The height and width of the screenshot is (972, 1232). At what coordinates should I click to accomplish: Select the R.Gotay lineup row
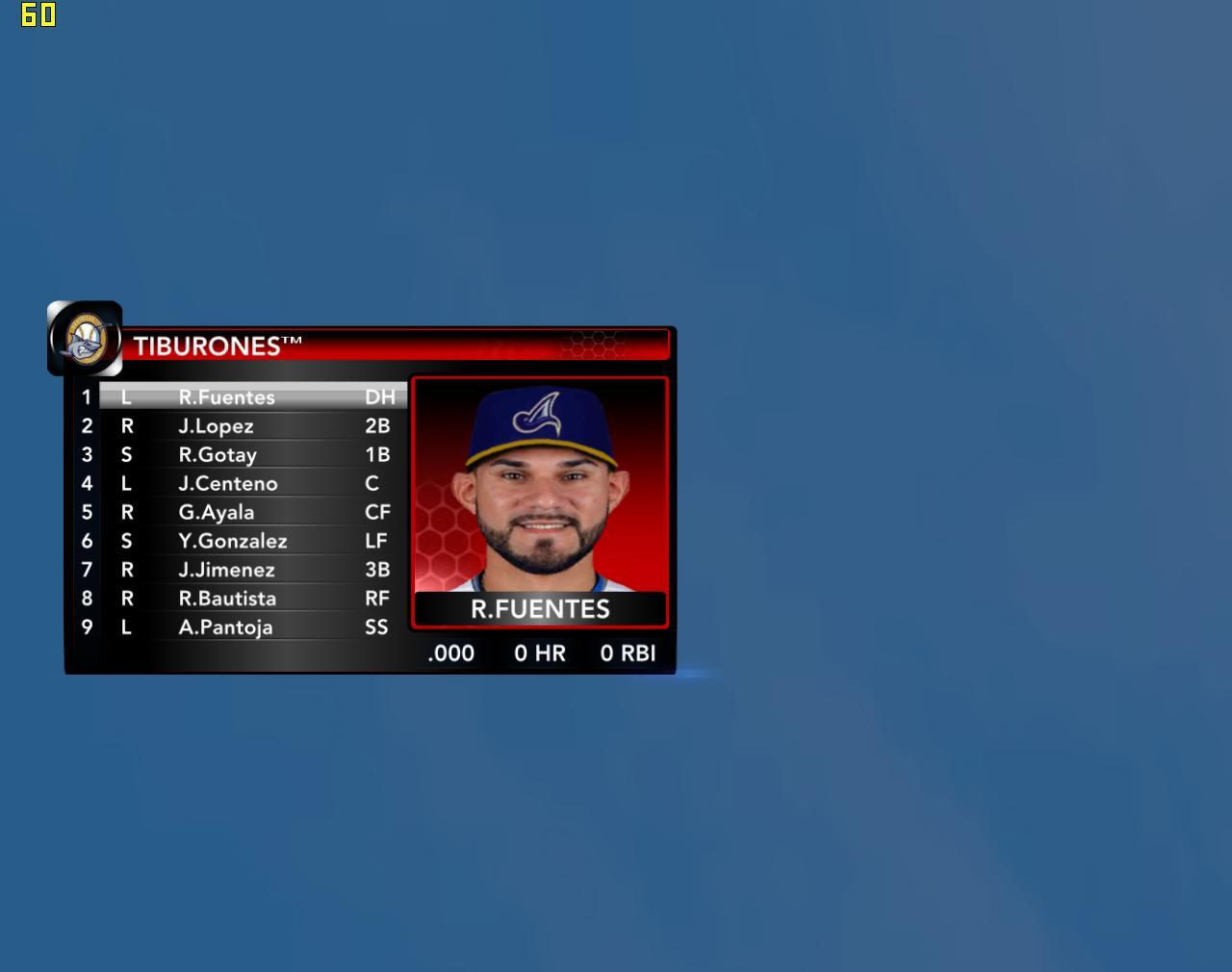point(218,454)
